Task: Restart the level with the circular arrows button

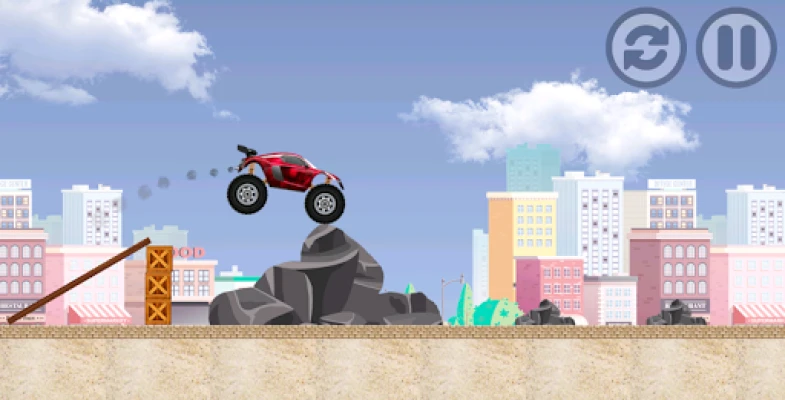Action: pyautogui.click(x=646, y=47)
